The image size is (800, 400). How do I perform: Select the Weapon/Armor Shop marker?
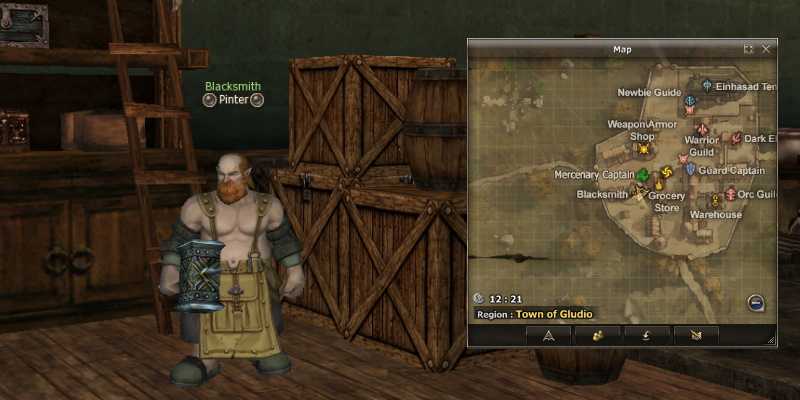(644, 150)
